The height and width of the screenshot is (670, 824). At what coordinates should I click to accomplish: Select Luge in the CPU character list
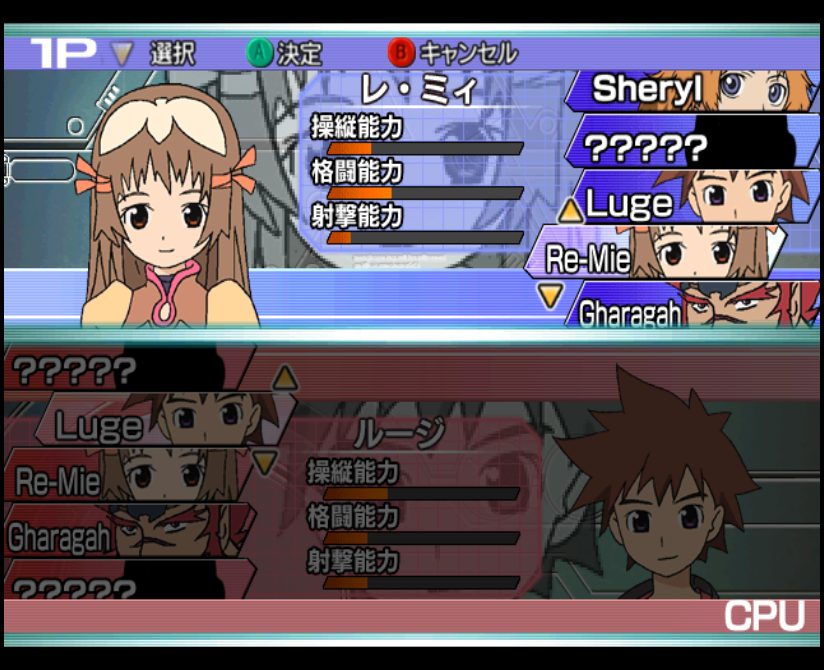click(x=150, y=425)
